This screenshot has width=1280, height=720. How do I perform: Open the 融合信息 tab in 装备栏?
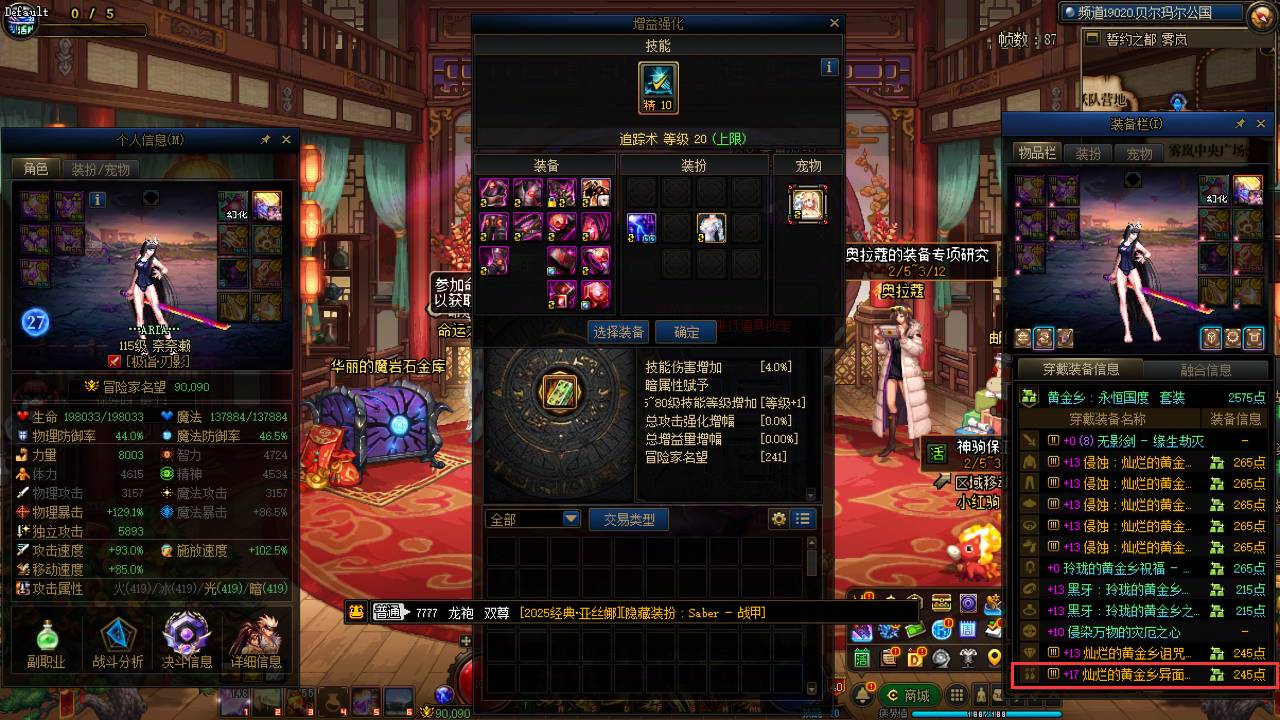coord(1206,370)
